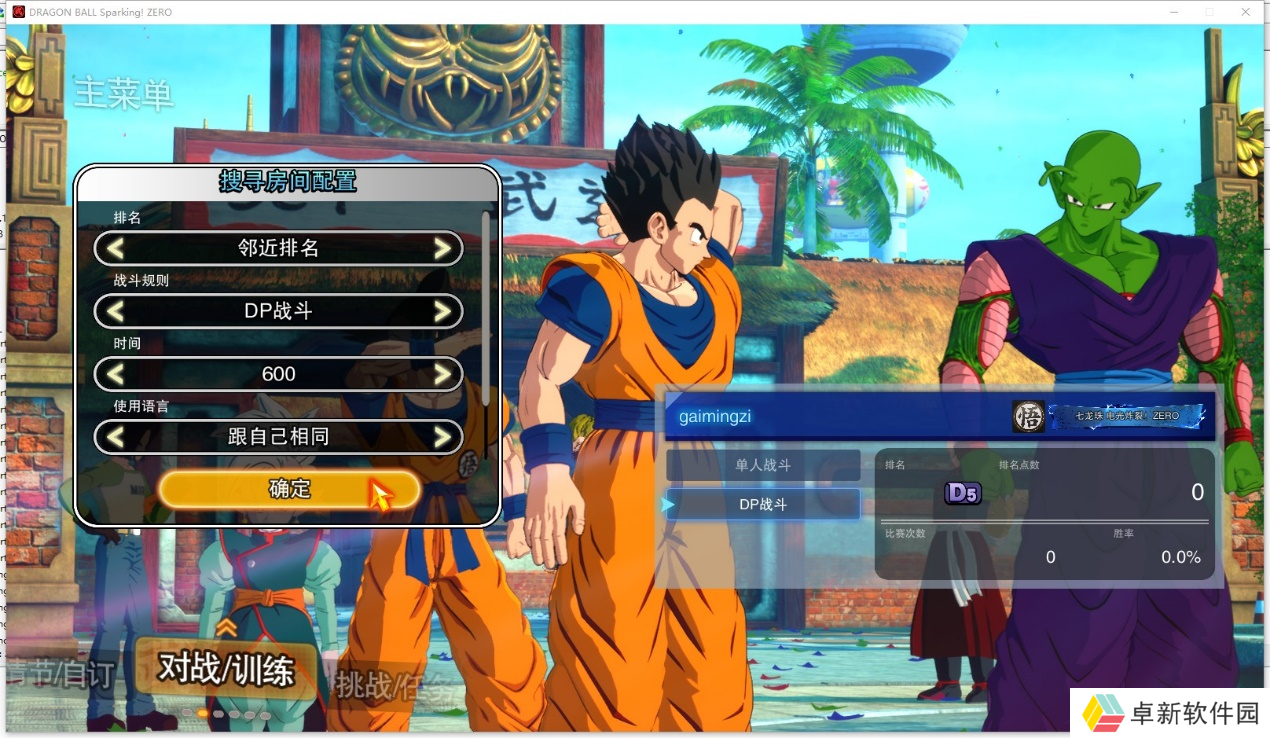Click right arrow of 使用语言 setting
Image resolution: width=1270 pixels, height=738 pixels.
point(442,437)
